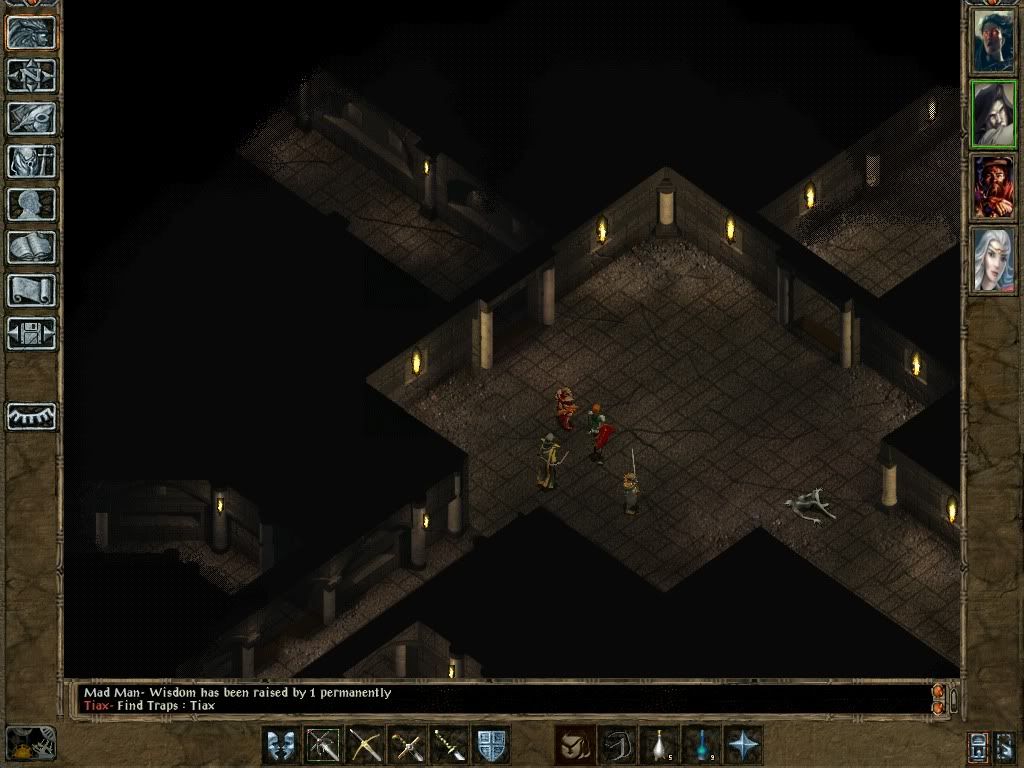Viewport: 1024px width, 768px height.
Task: Open the inventory screen from the sidebar
Action: click(x=32, y=161)
